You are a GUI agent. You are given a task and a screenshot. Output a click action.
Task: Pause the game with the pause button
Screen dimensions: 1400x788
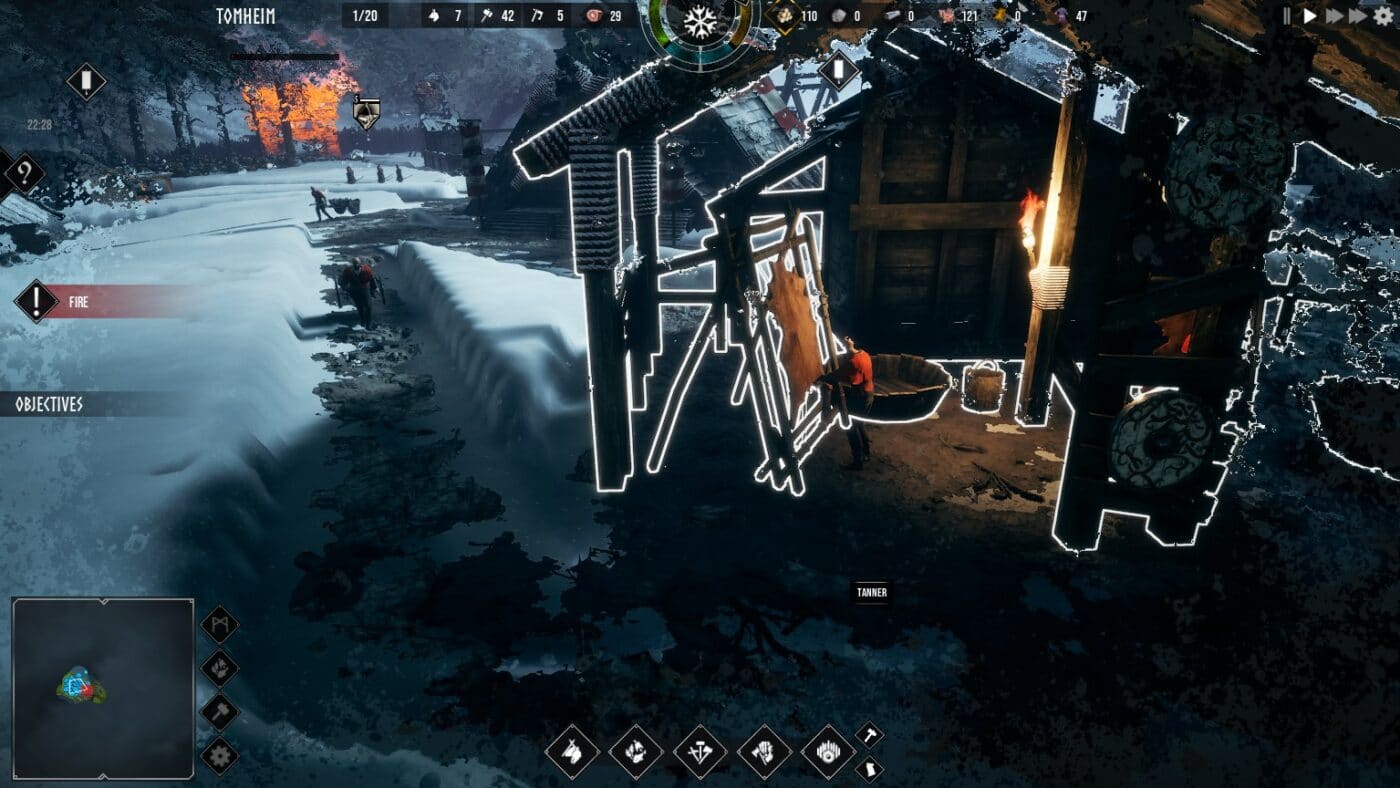click(1285, 15)
